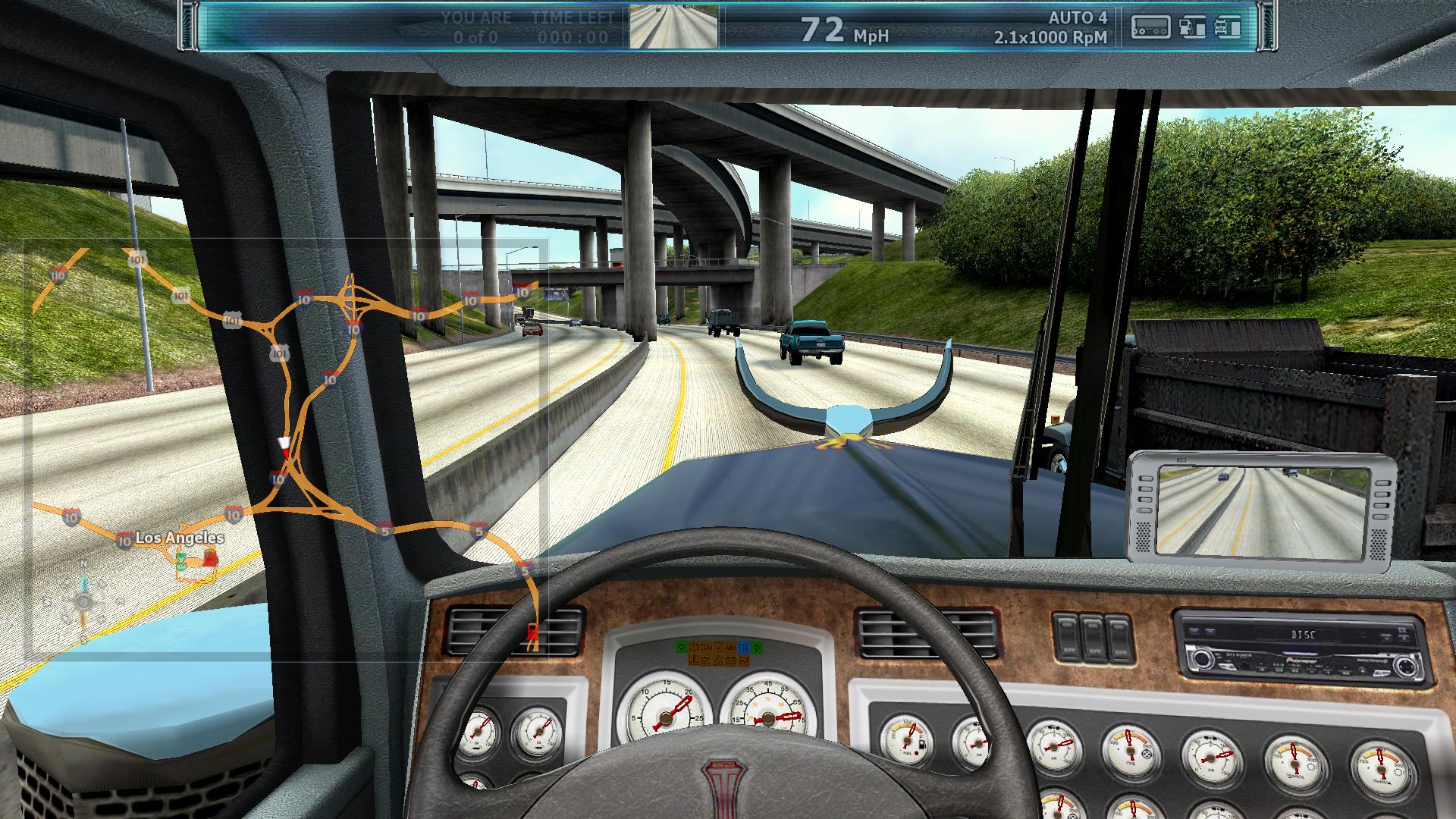The width and height of the screenshot is (1456, 819).
Task: Open the CB radio icon in top bar
Action: point(1150,27)
